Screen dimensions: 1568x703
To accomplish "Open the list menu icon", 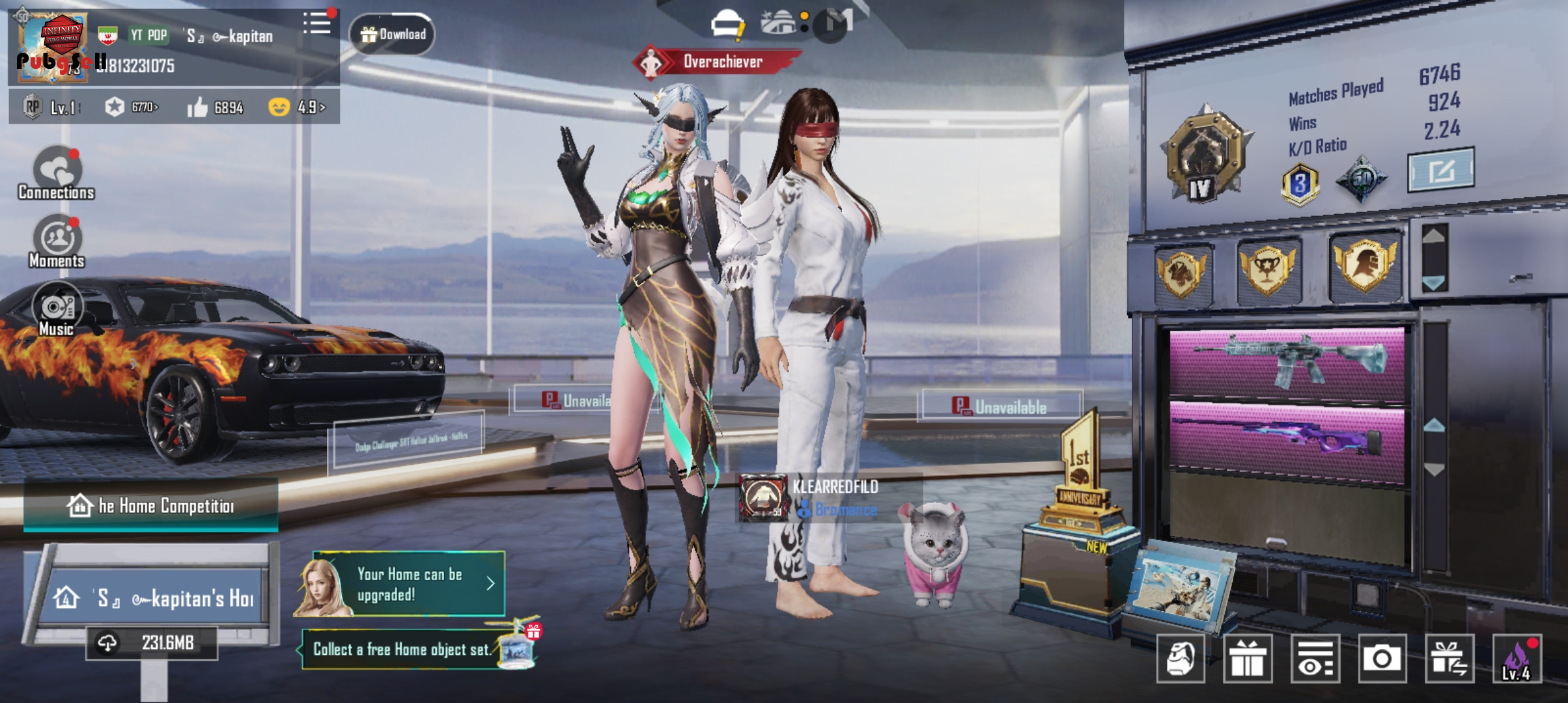I will coord(317,24).
